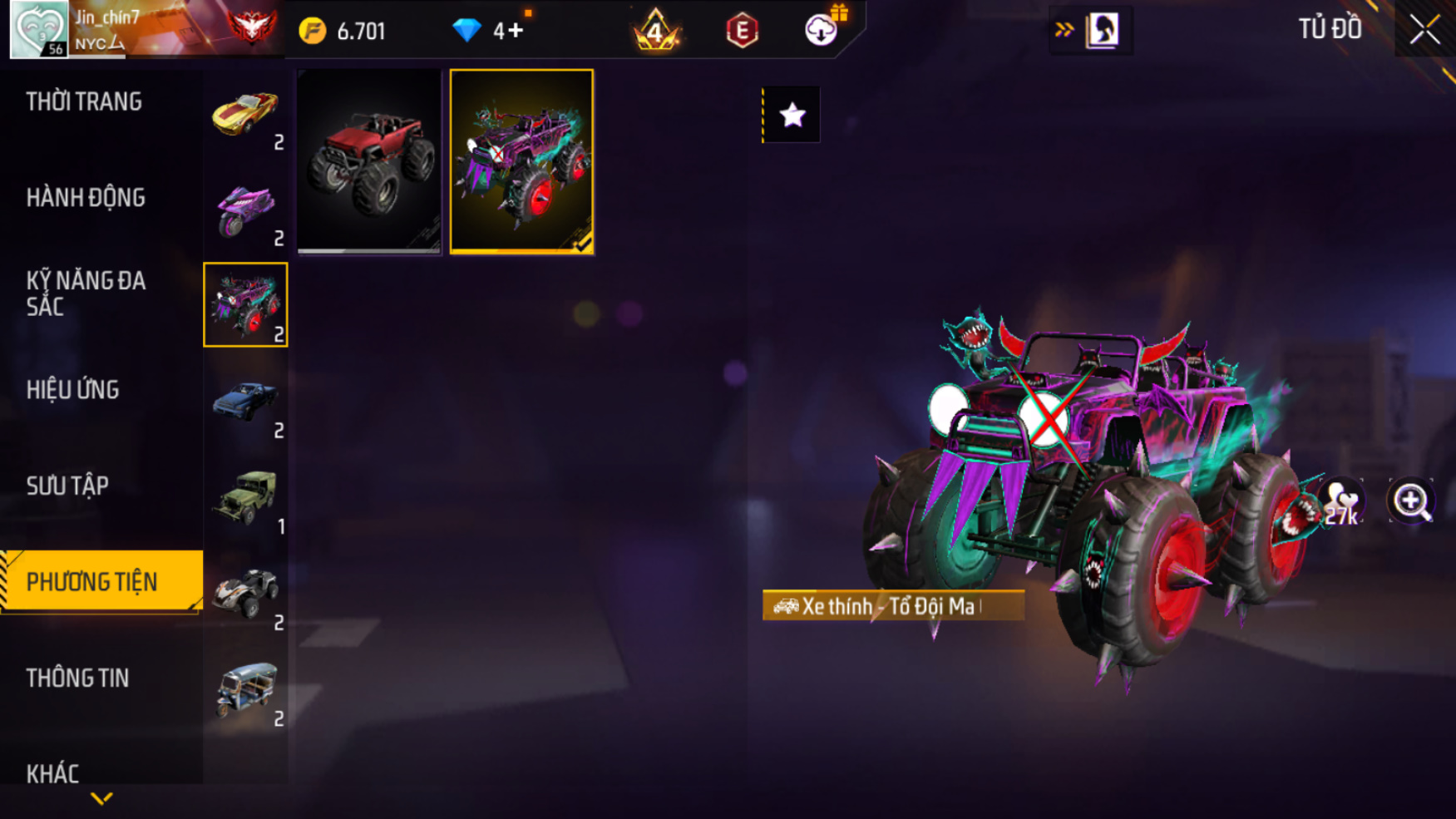The width and height of the screenshot is (1456, 819).
Task: Select the purple demon monster truck skin
Action: tap(521, 161)
